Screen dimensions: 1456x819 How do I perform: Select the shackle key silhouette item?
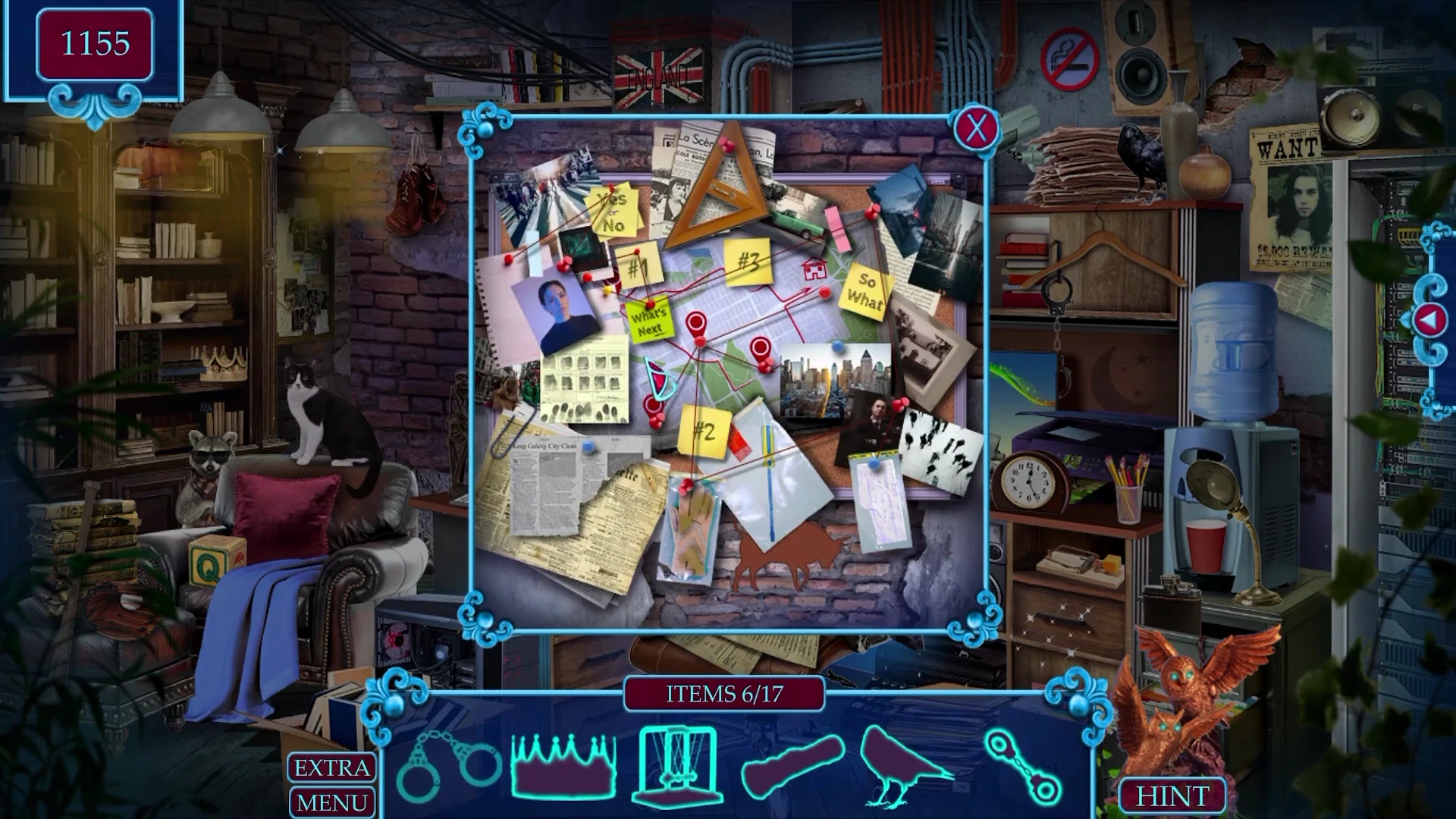[1024, 767]
